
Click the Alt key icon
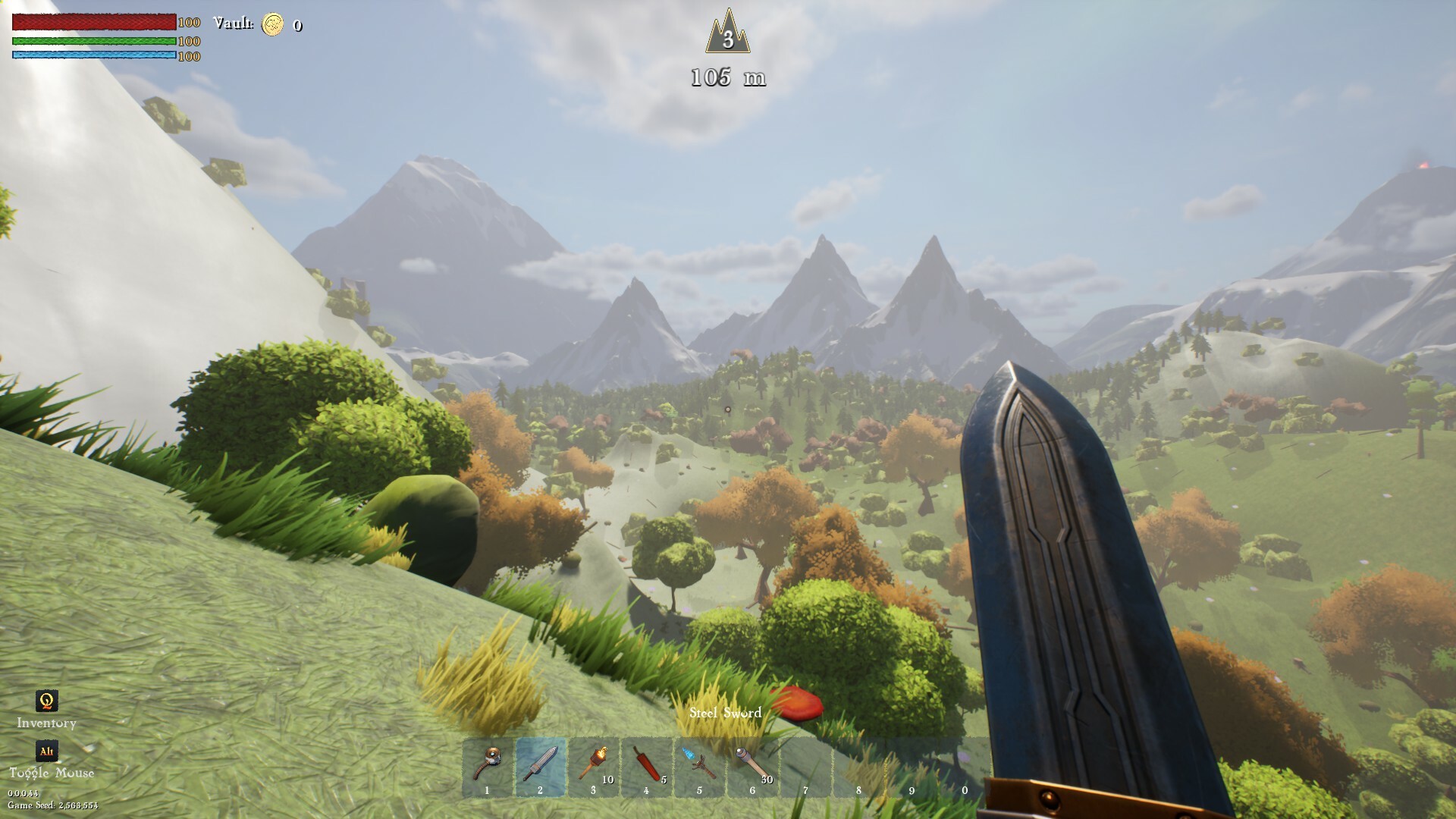[x=45, y=752]
